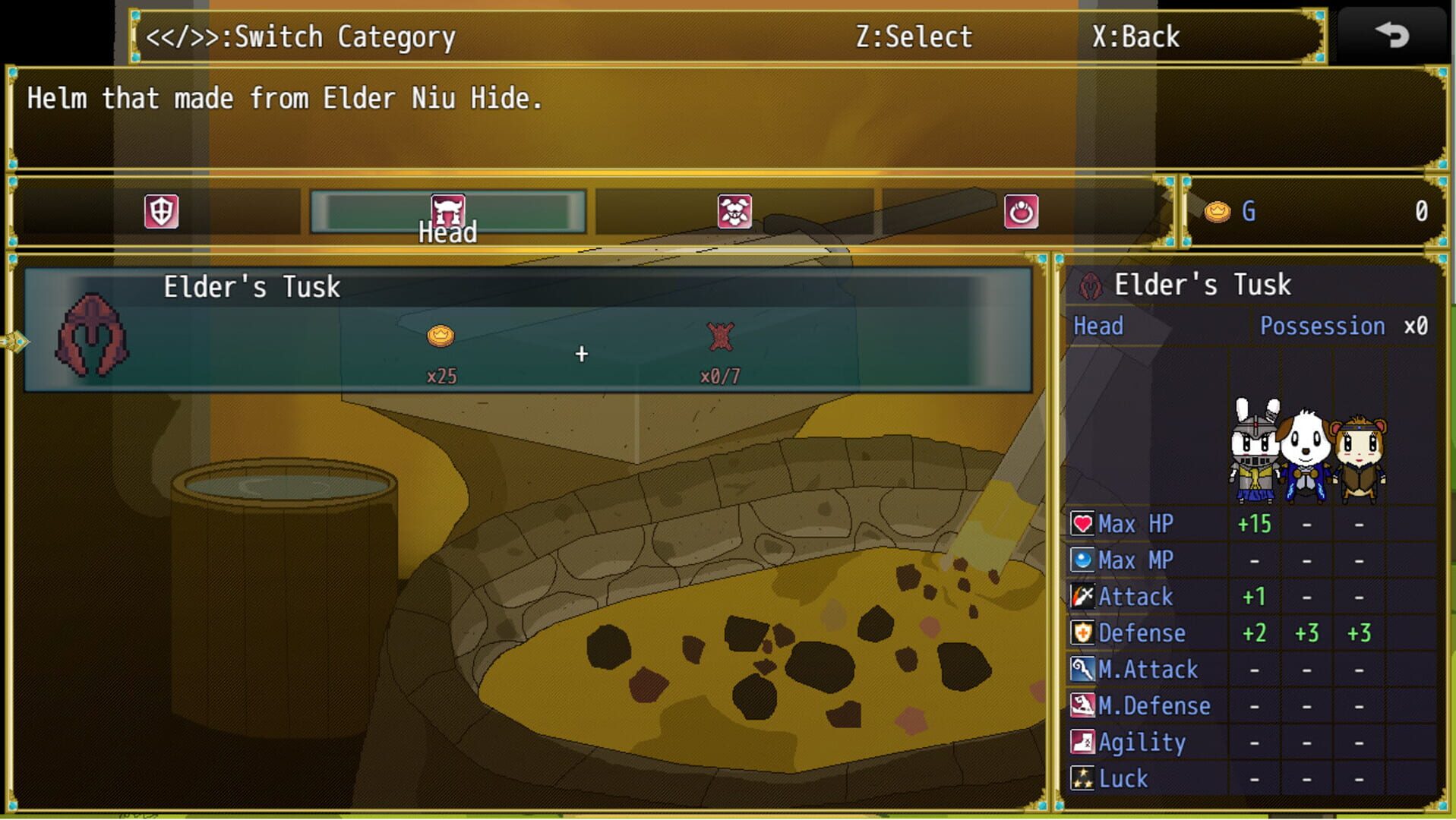Click the blue orb icon beside Max MP
Image resolution: width=1456 pixels, height=820 pixels.
(1082, 560)
